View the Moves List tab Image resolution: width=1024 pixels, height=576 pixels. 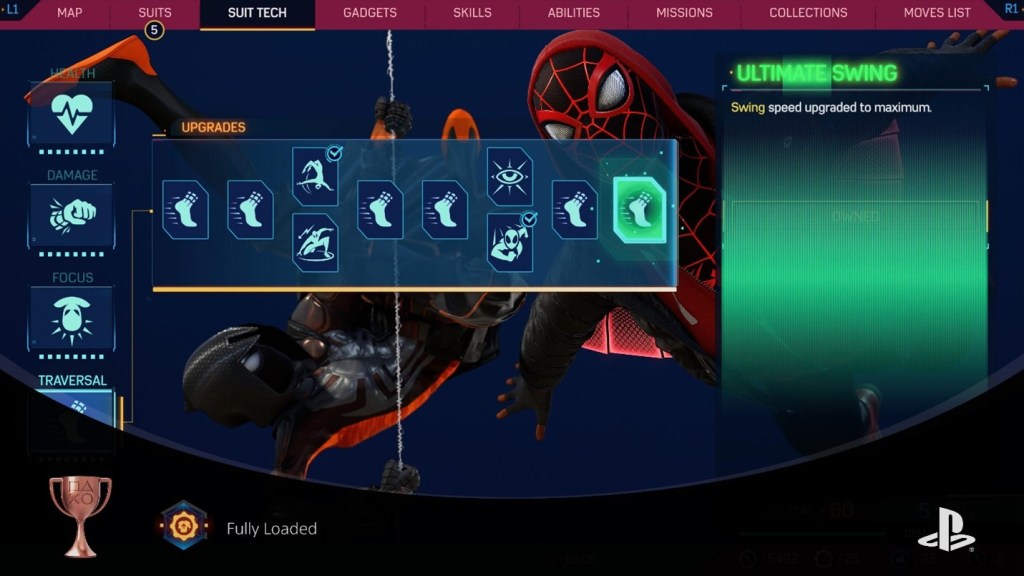(937, 13)
